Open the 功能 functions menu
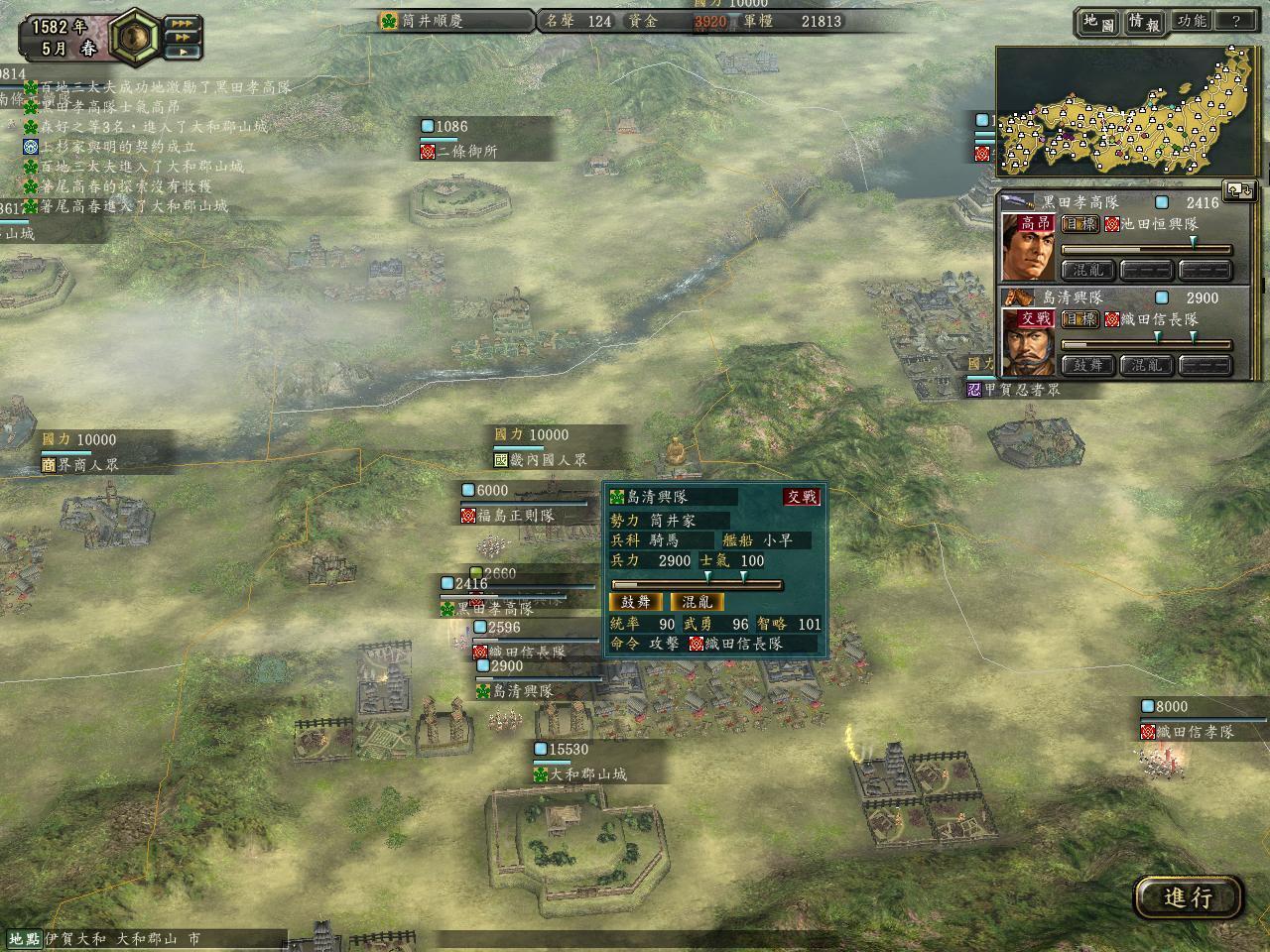The width and height of the screenshot is (1270, 952). [1190, 21]
